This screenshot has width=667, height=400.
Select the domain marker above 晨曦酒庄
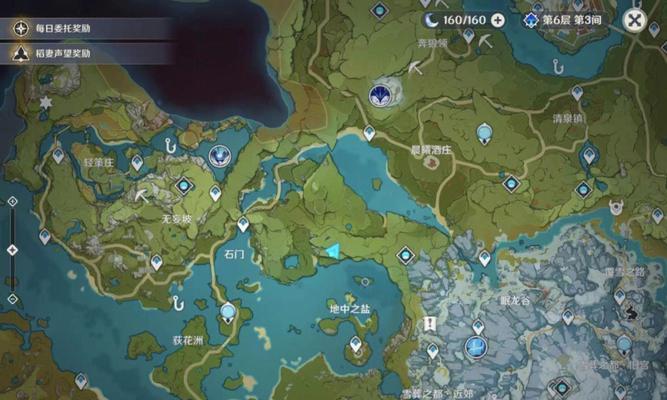[x=380, y=94]
